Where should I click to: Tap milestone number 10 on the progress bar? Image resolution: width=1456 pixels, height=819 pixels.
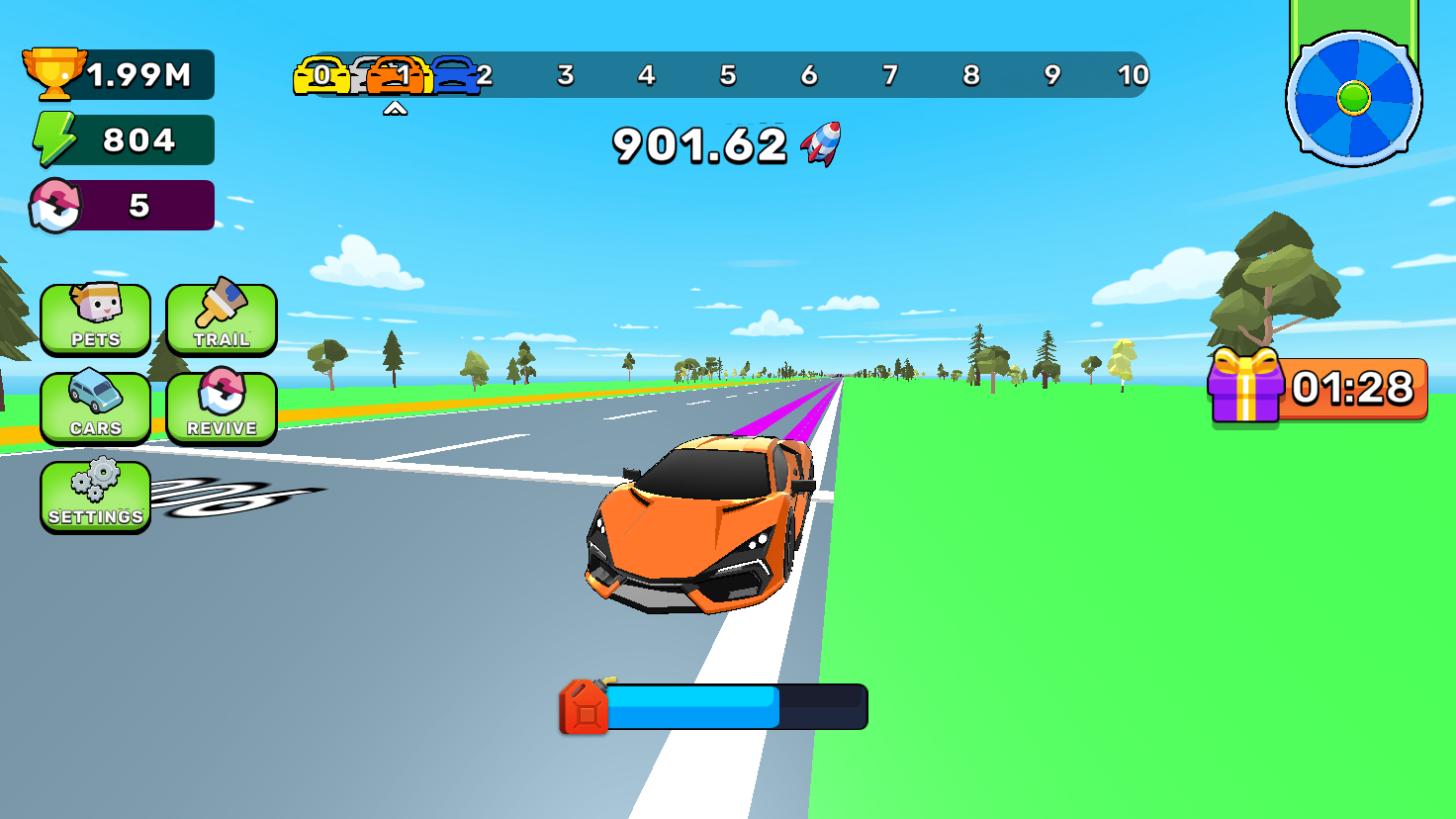coord(1134,74)
